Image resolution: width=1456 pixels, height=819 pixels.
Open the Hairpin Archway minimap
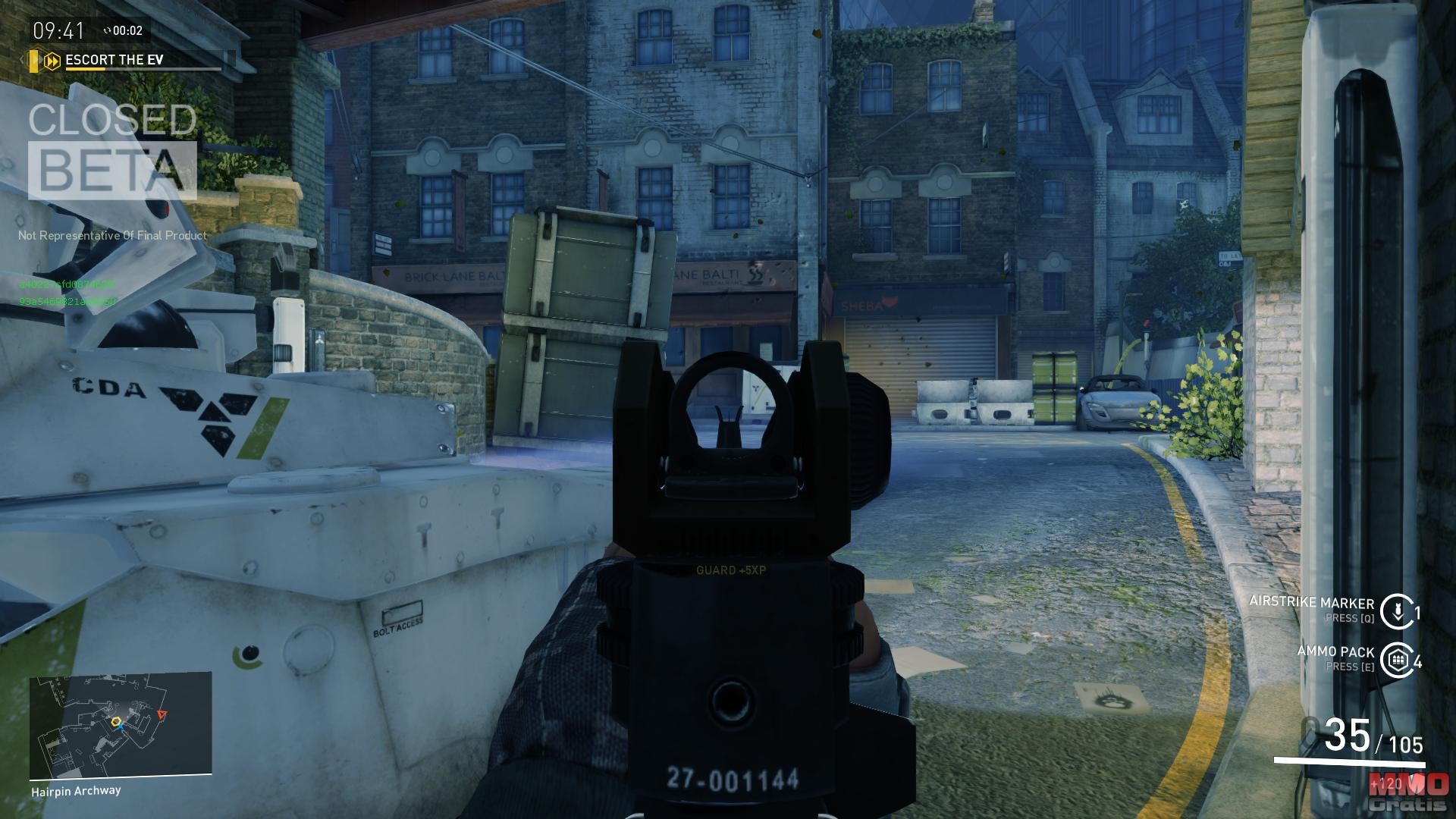point(121,726)
